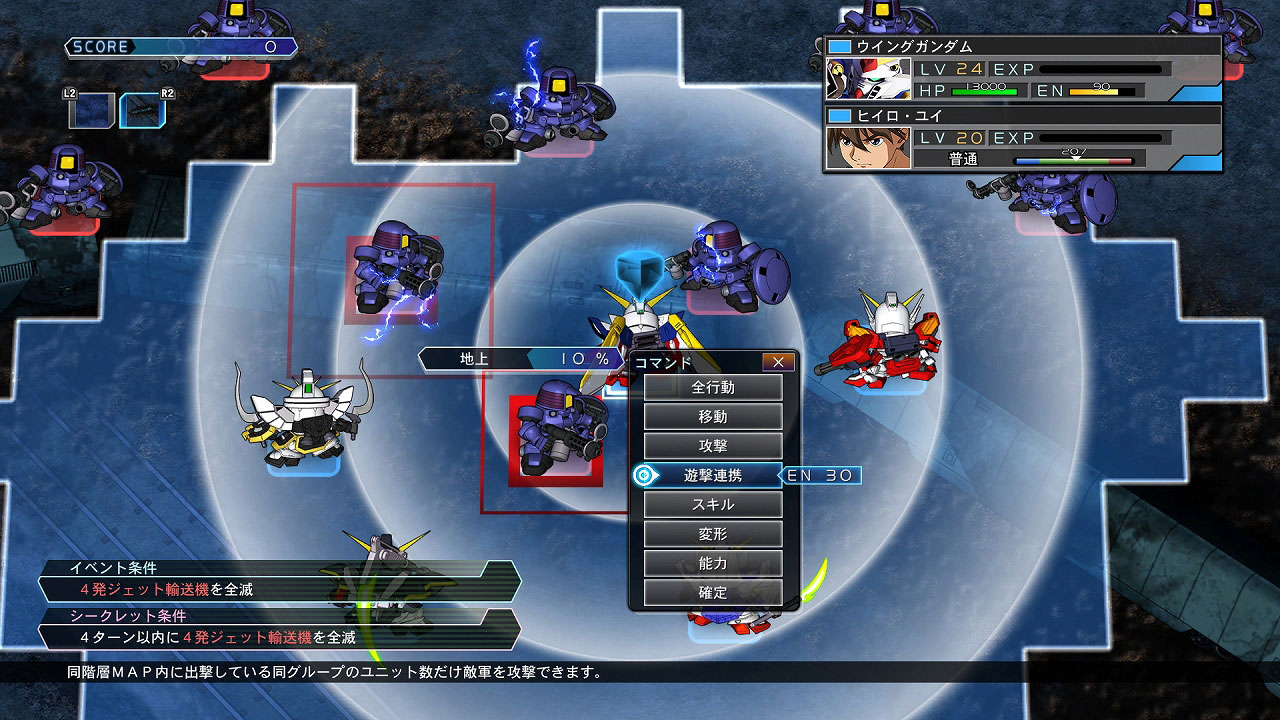This screenshot has width=1280, height=720.
Task: Choose the 攻撃 command
Action: click(x=712, y=446)
